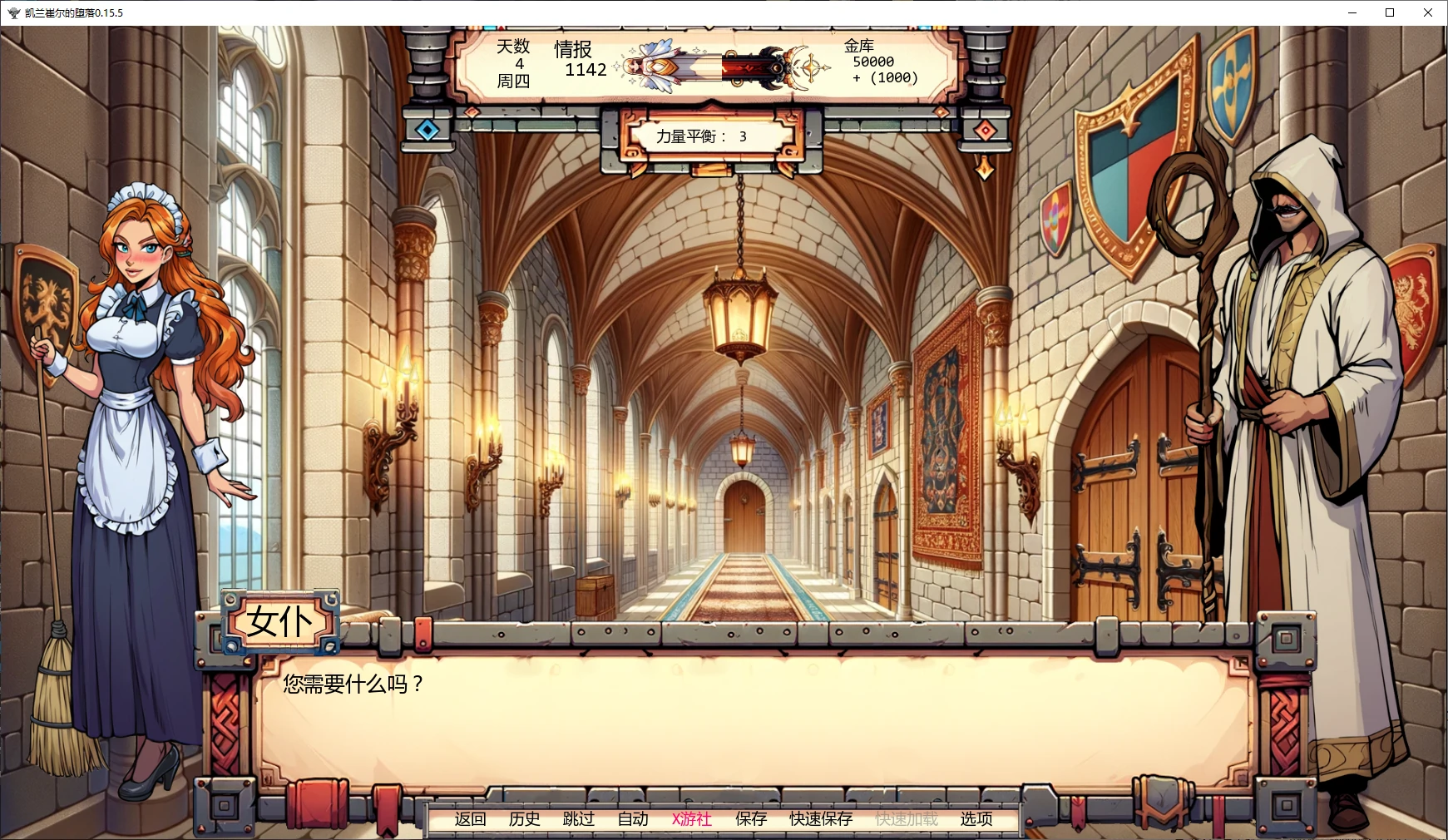
Task: Open the 历史 dialogue history
Action: (x=524, y=819)
